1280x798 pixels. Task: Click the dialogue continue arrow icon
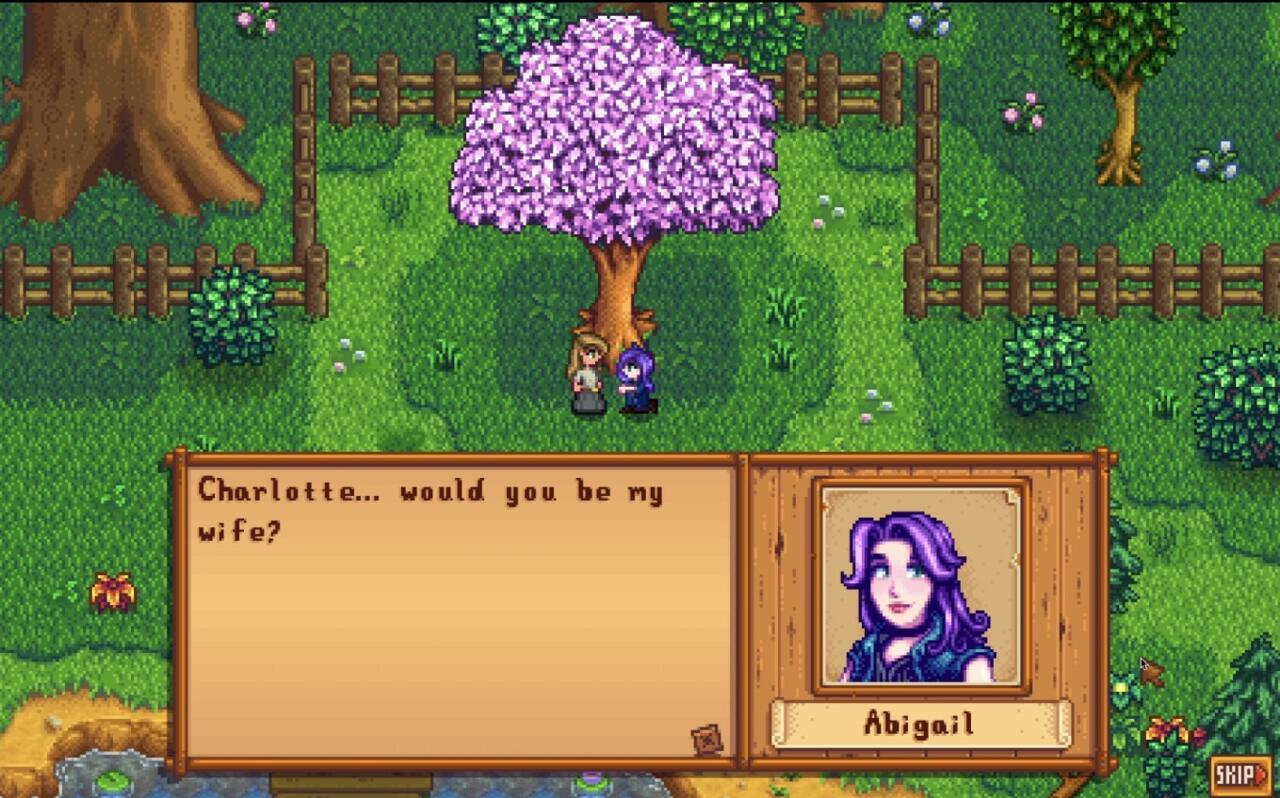point(706,738)
